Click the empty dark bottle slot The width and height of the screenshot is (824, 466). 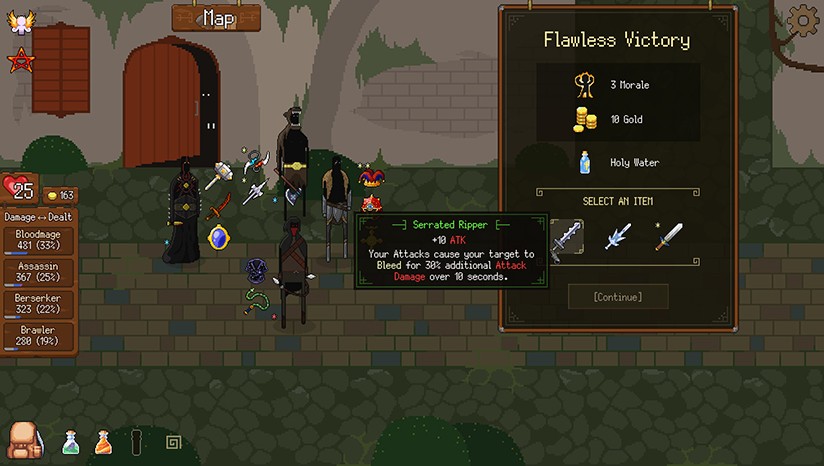coord(137,441)
